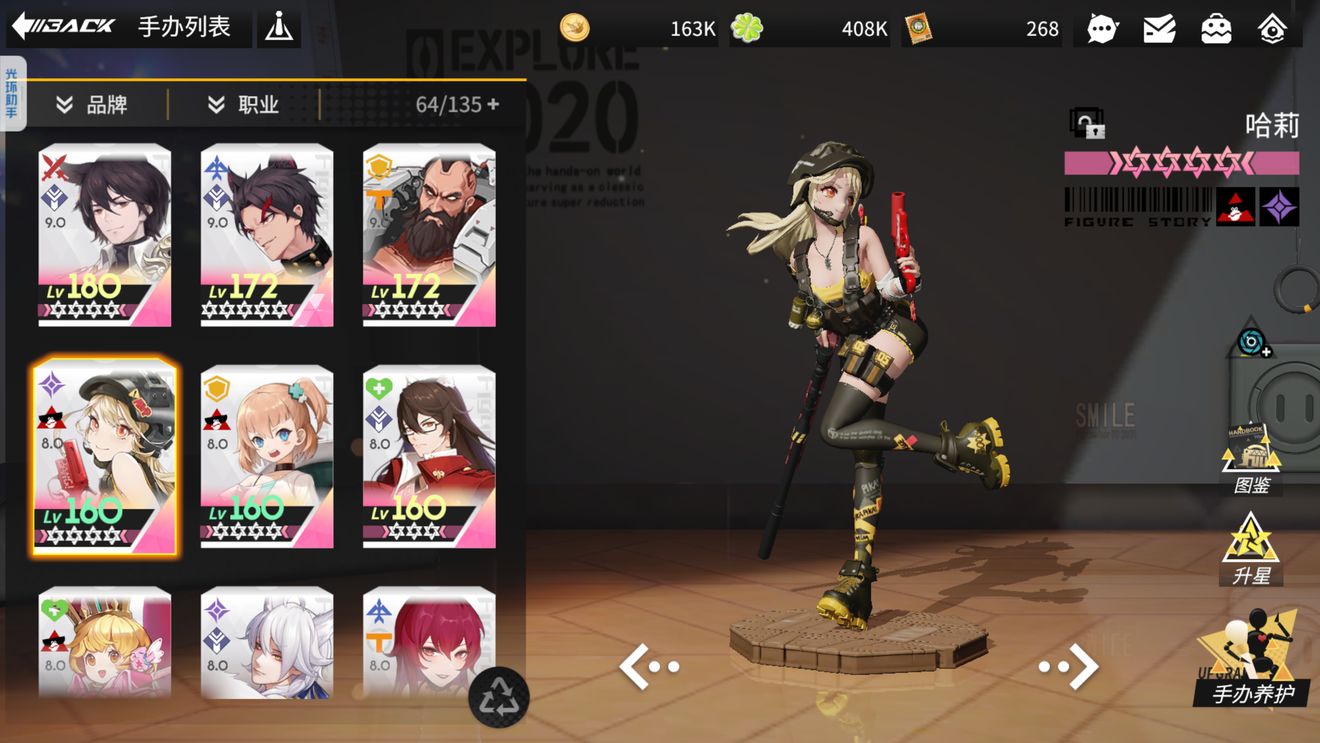Image resolution: width=1320 pixels, height=743 pixels.
Task: Select the bearded man level 172 card
Action: point(429,235)
